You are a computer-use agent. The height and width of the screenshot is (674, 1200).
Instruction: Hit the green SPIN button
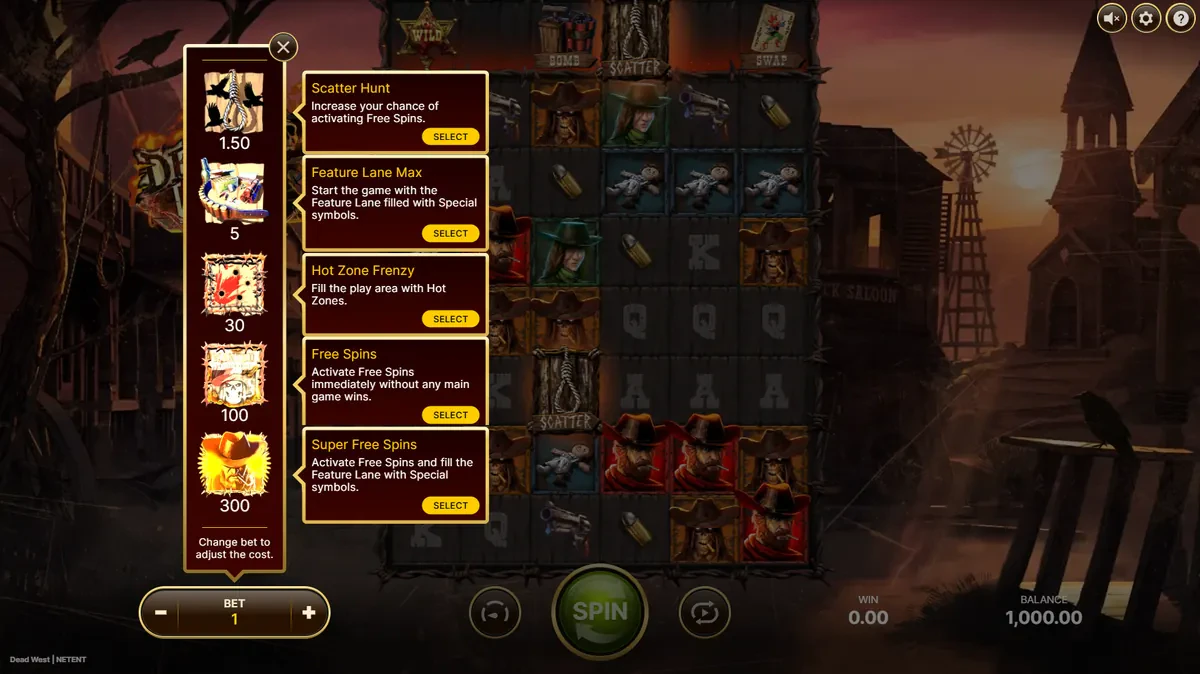coord(600,611)
